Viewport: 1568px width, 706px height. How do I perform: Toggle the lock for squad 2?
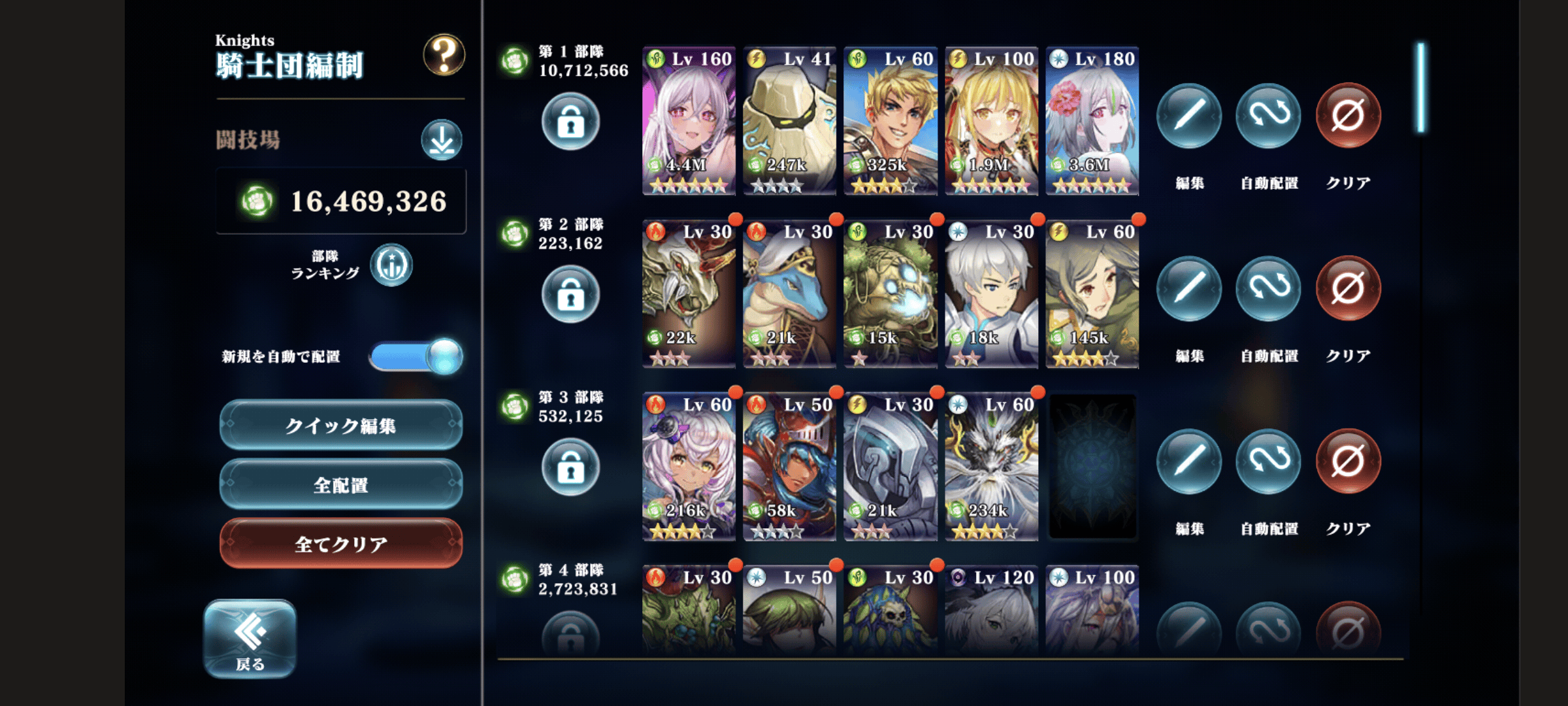(570, 295)
